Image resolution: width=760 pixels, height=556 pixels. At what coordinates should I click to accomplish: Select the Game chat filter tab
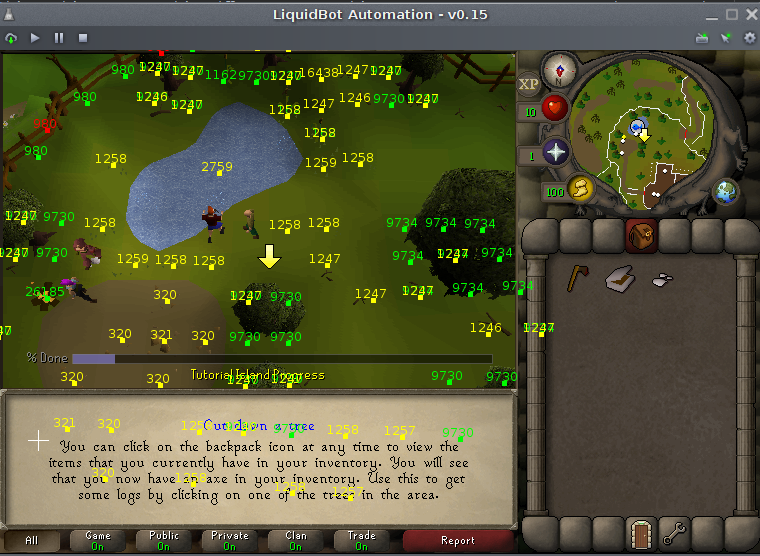pyautogui.click(x=98, y=540)
